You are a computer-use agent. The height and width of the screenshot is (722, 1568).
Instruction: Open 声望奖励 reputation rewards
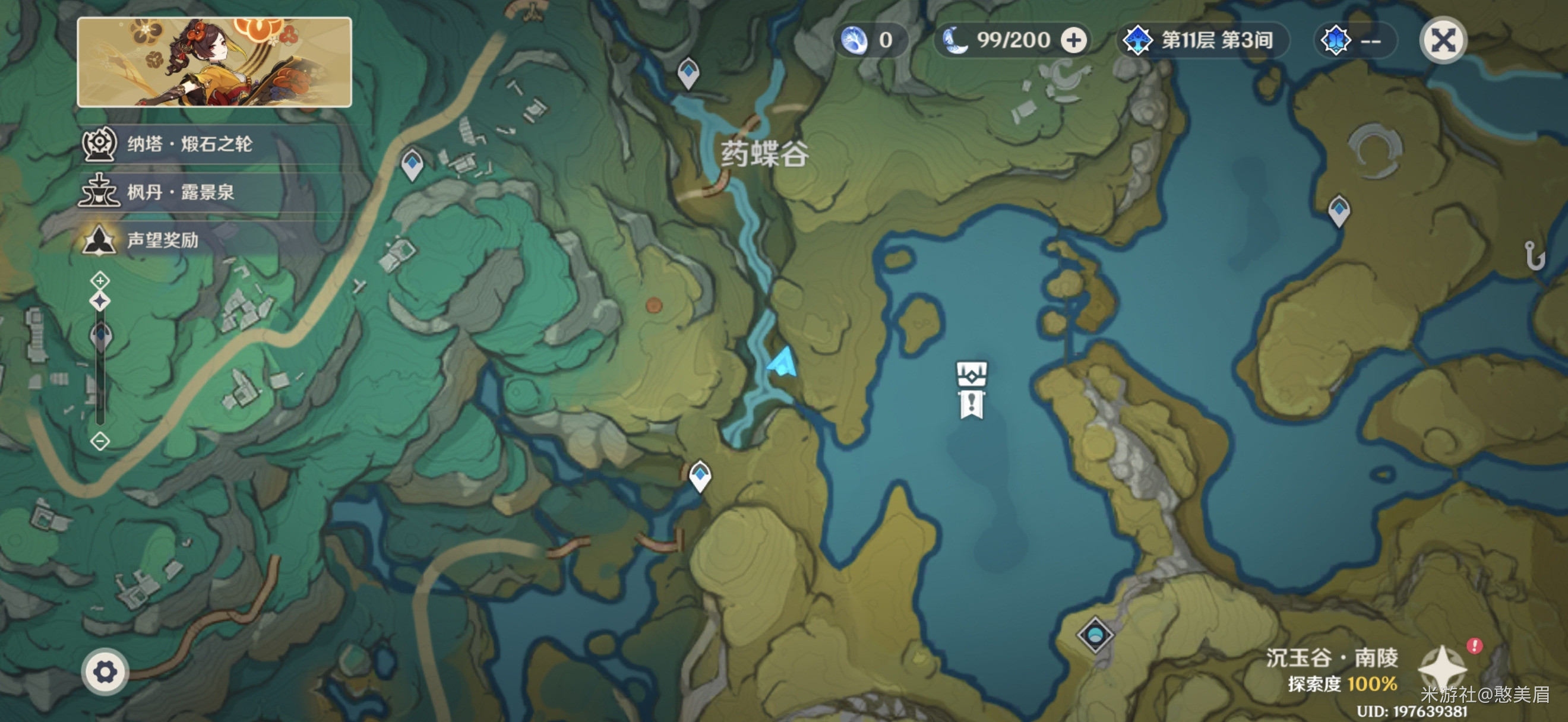[162, 240]
